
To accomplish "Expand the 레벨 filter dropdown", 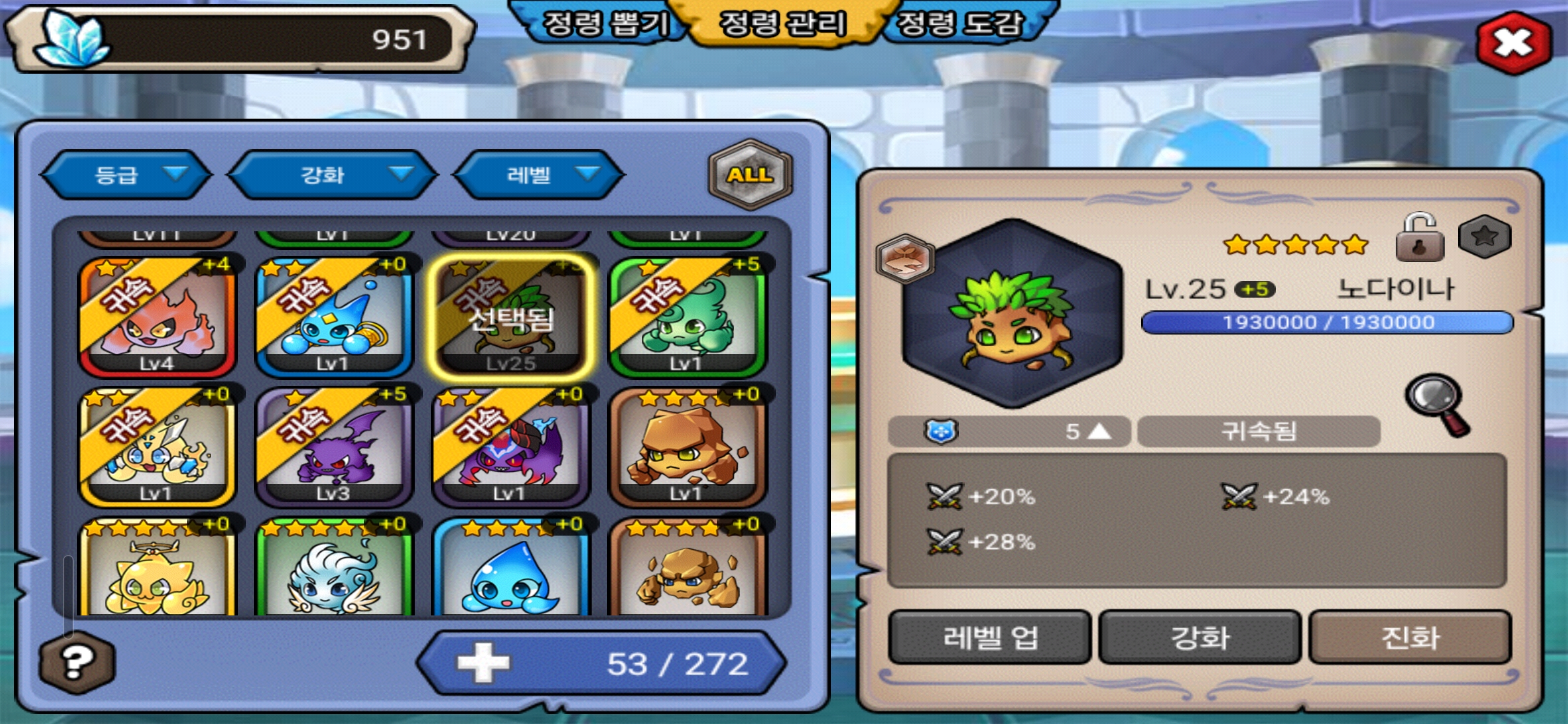I will click(x=539, y=175).
